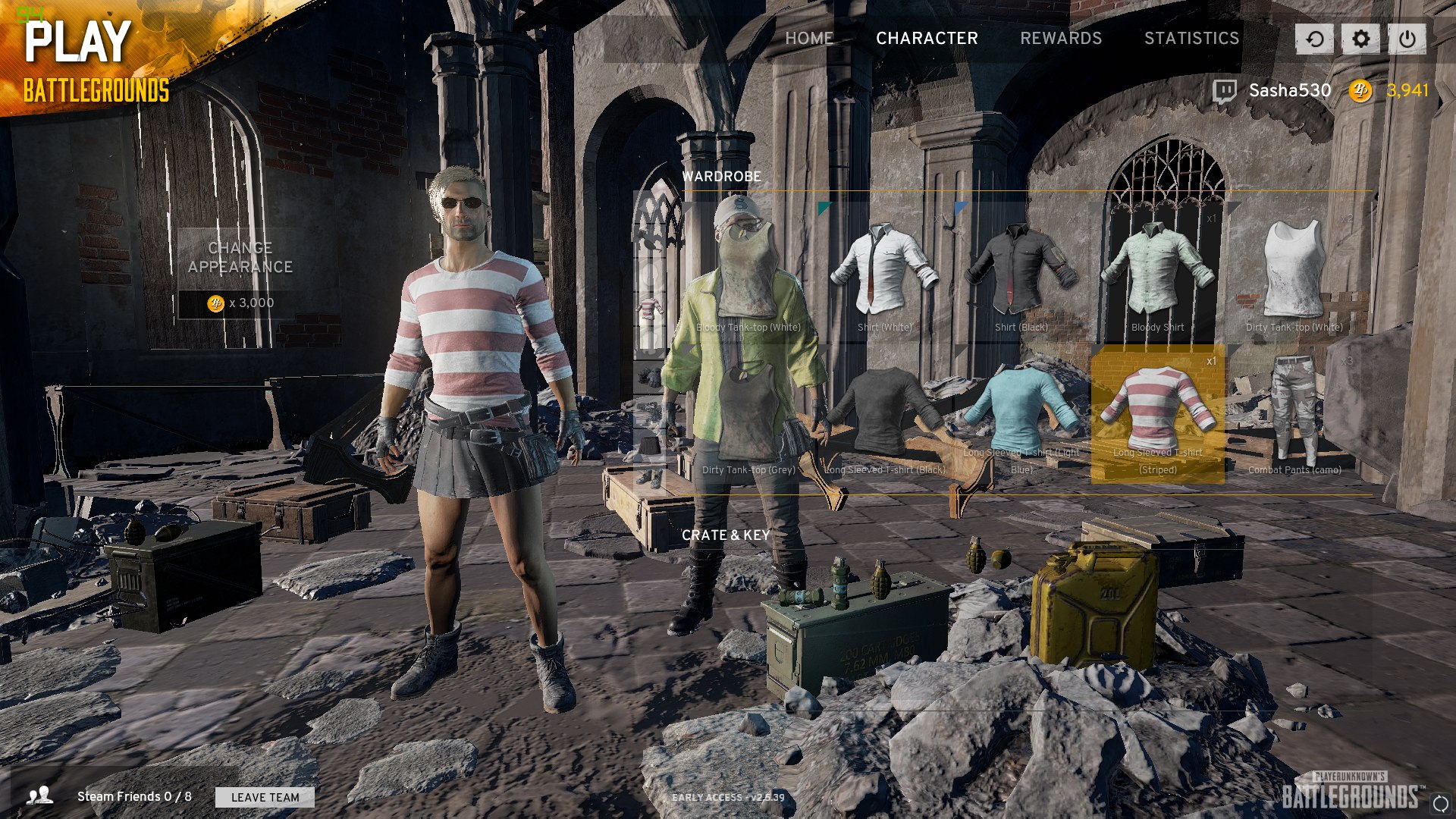The width and height of the screenshot is (1456, 819).
Task: Select the Dirty Tank-top (White)
Action: click(x=1294, y=273)
